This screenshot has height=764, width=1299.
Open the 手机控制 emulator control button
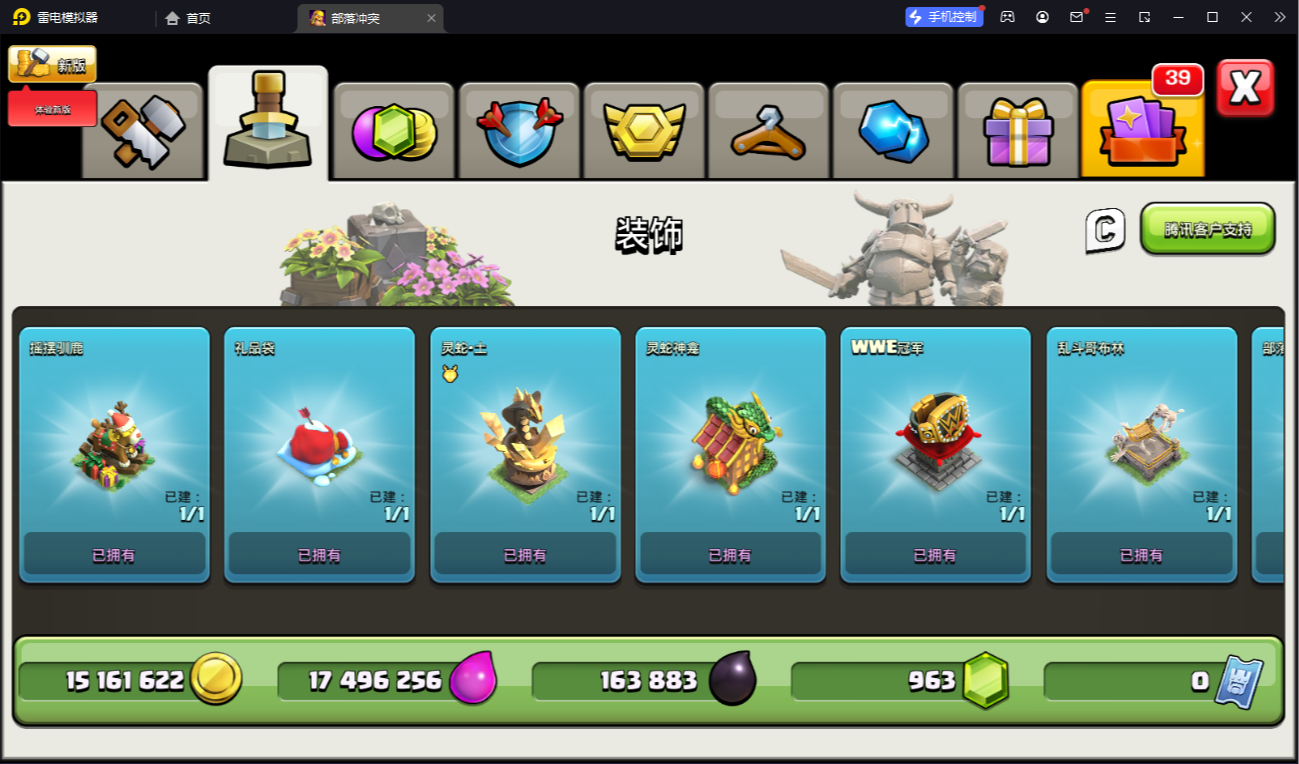click(x=944, y=17)
